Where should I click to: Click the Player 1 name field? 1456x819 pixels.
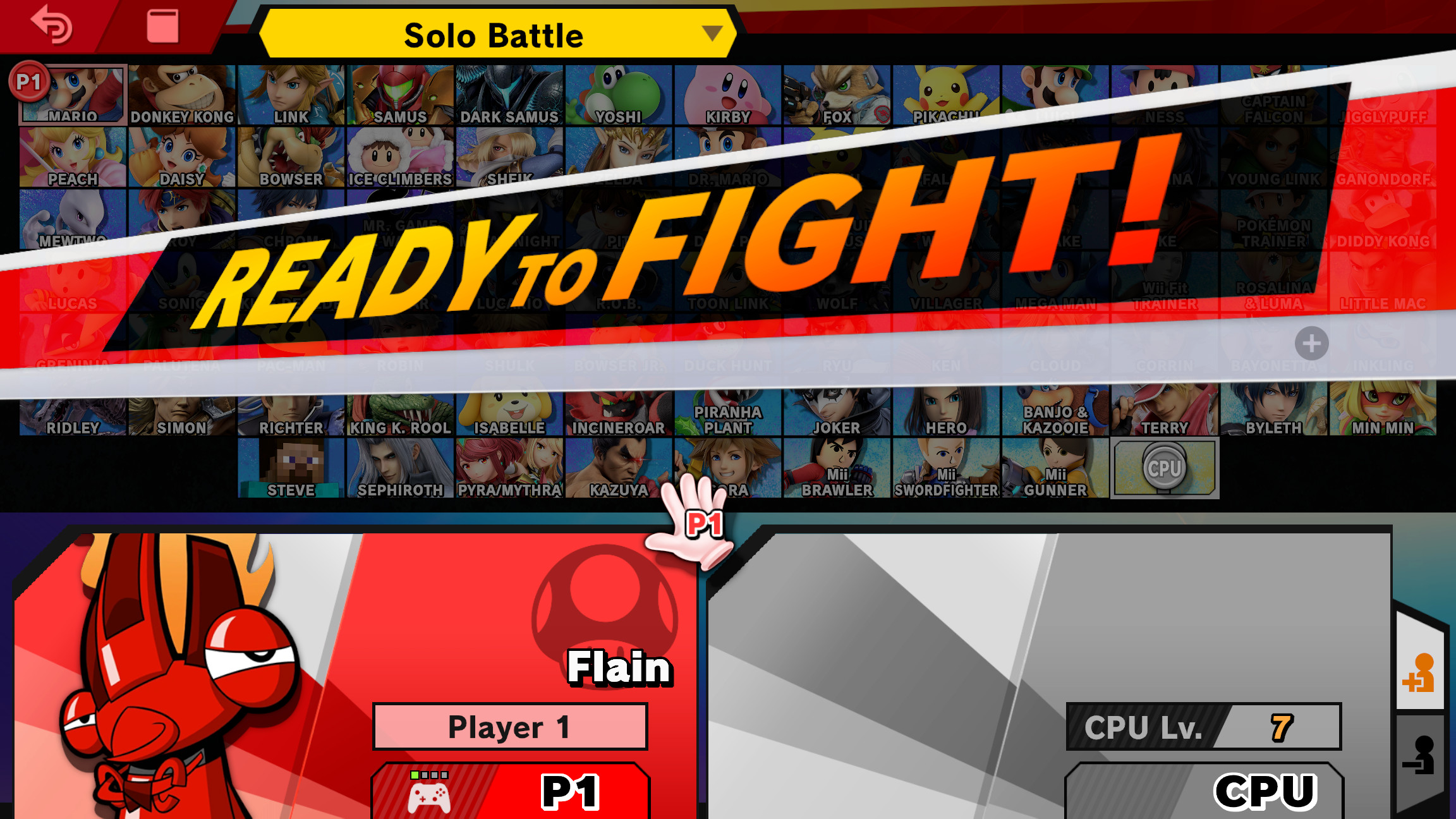[x=509, y=726]
